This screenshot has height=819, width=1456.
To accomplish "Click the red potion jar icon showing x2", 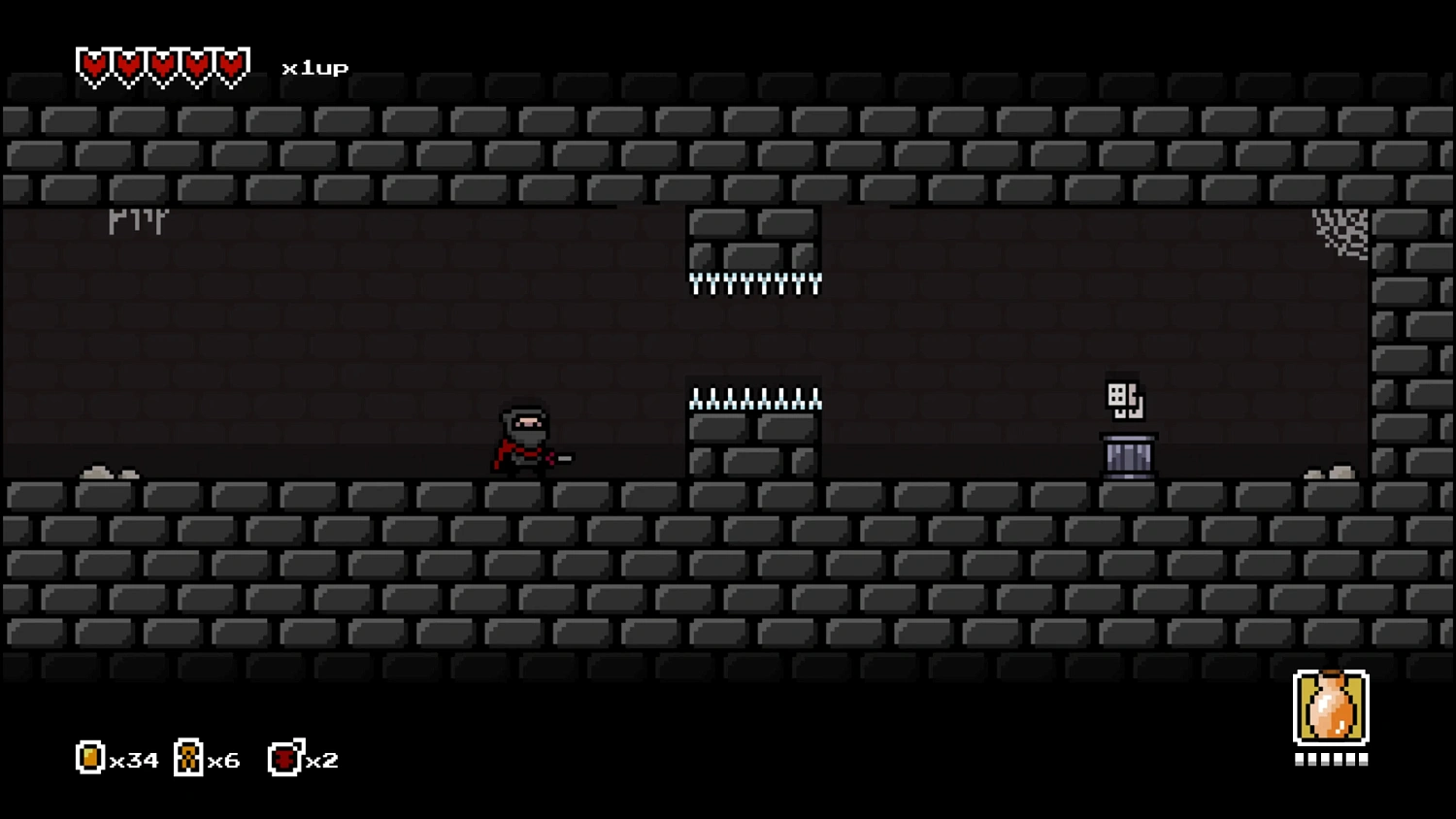I will (x=283, y=758).
